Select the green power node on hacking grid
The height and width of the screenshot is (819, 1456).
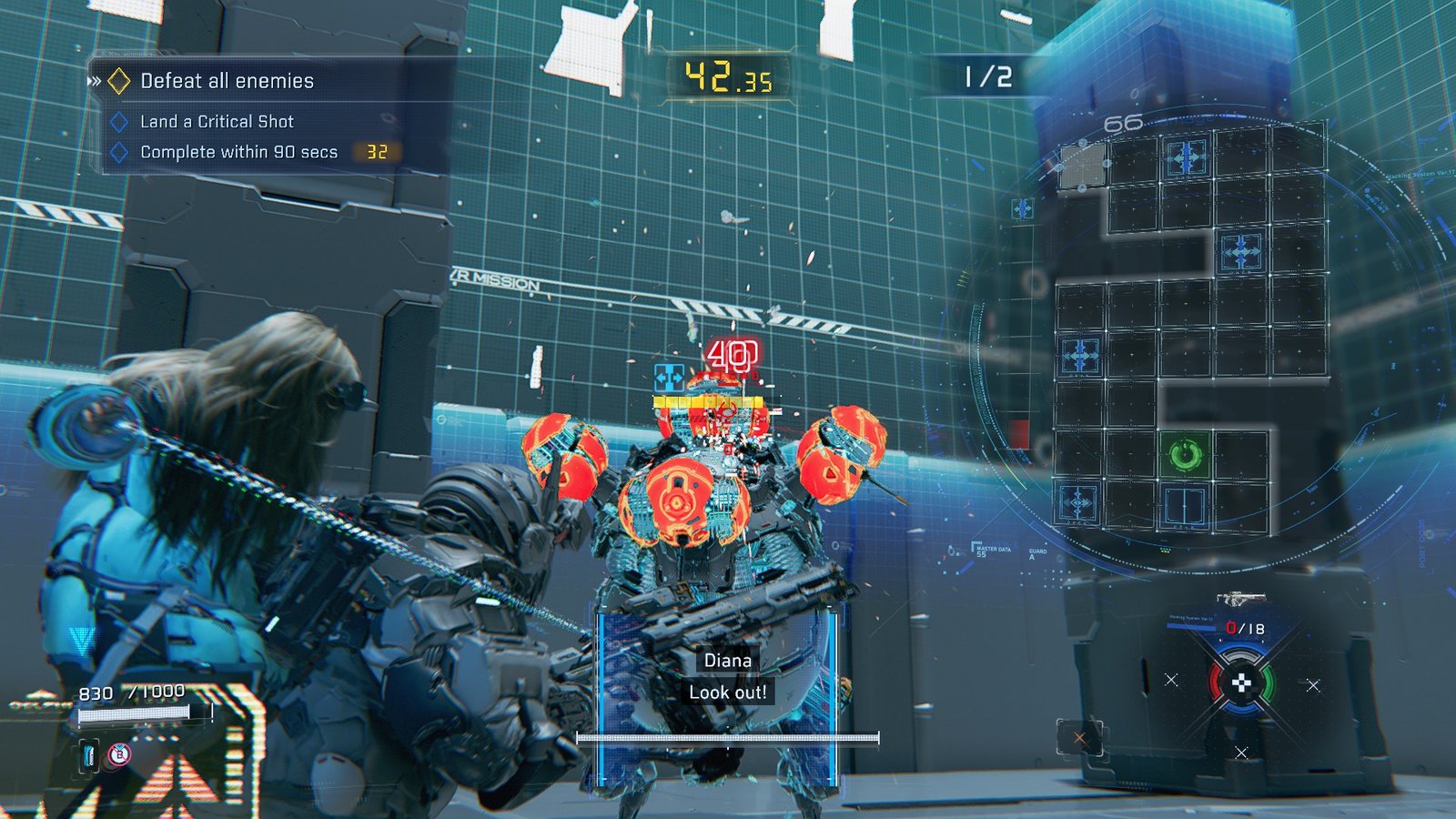pyautogui.click(x=1185, y=454)
